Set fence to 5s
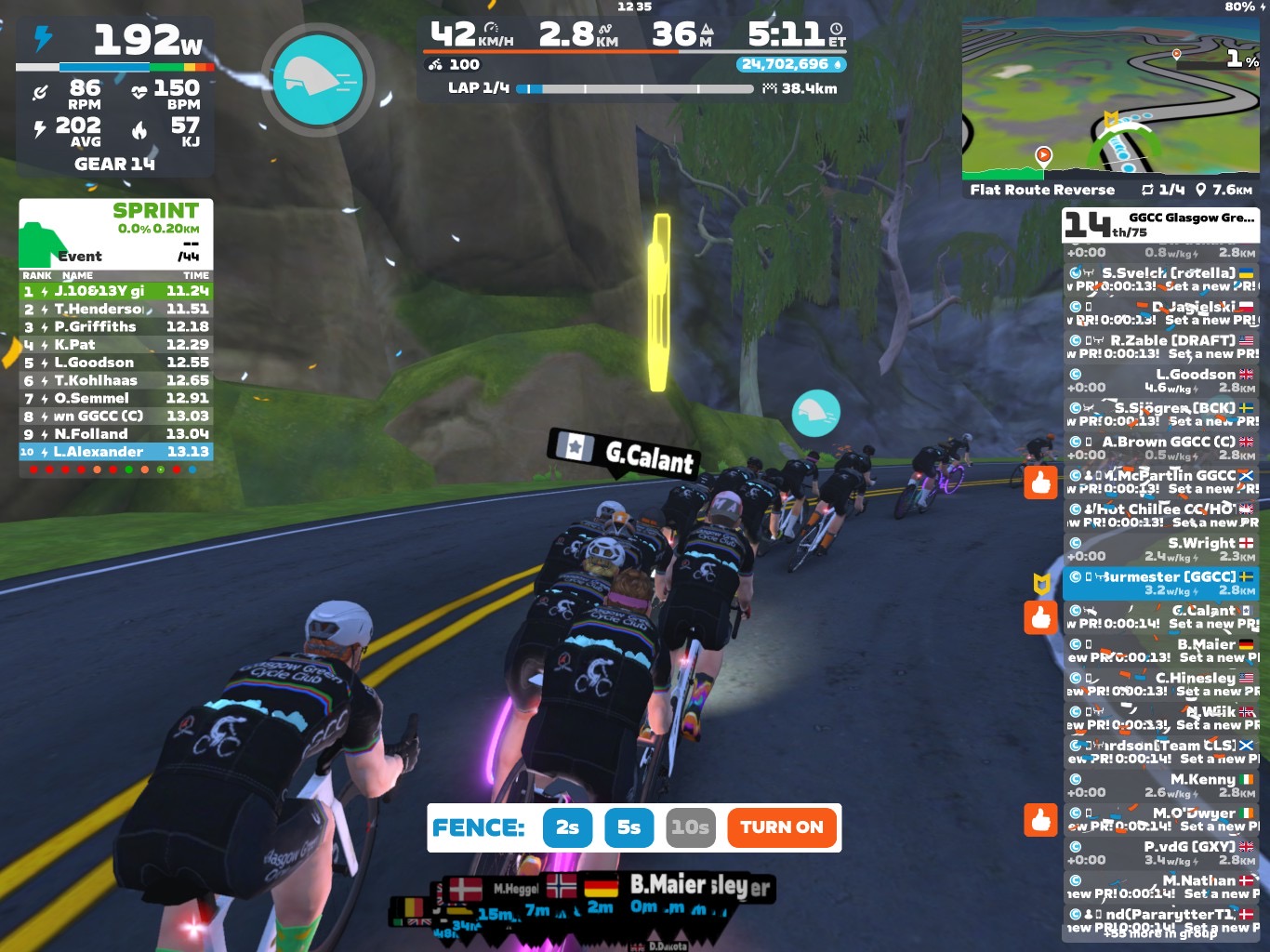1270x952 pixels. coord(628,827)
